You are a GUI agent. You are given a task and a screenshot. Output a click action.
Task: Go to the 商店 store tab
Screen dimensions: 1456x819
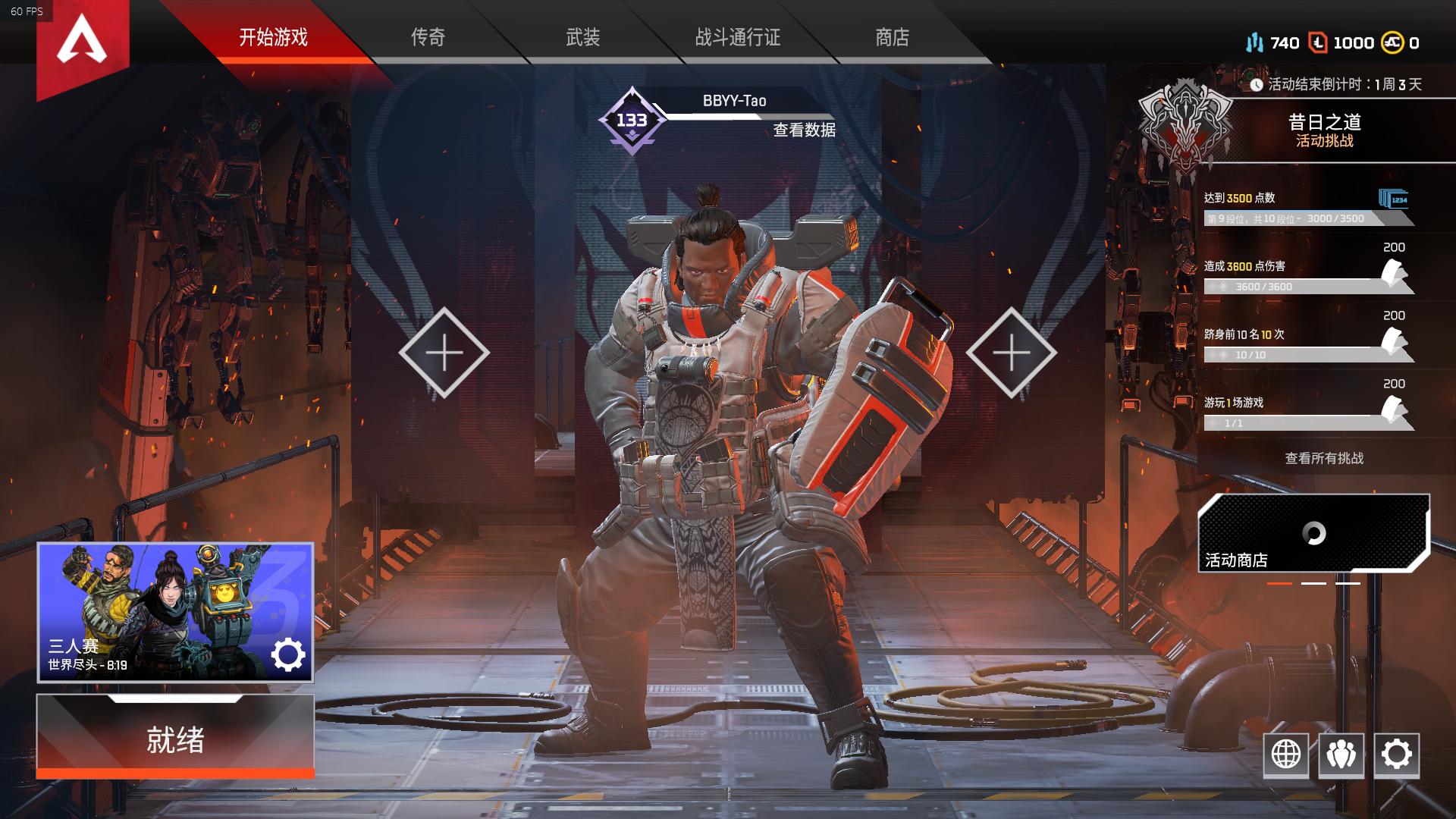pos(892,37)
